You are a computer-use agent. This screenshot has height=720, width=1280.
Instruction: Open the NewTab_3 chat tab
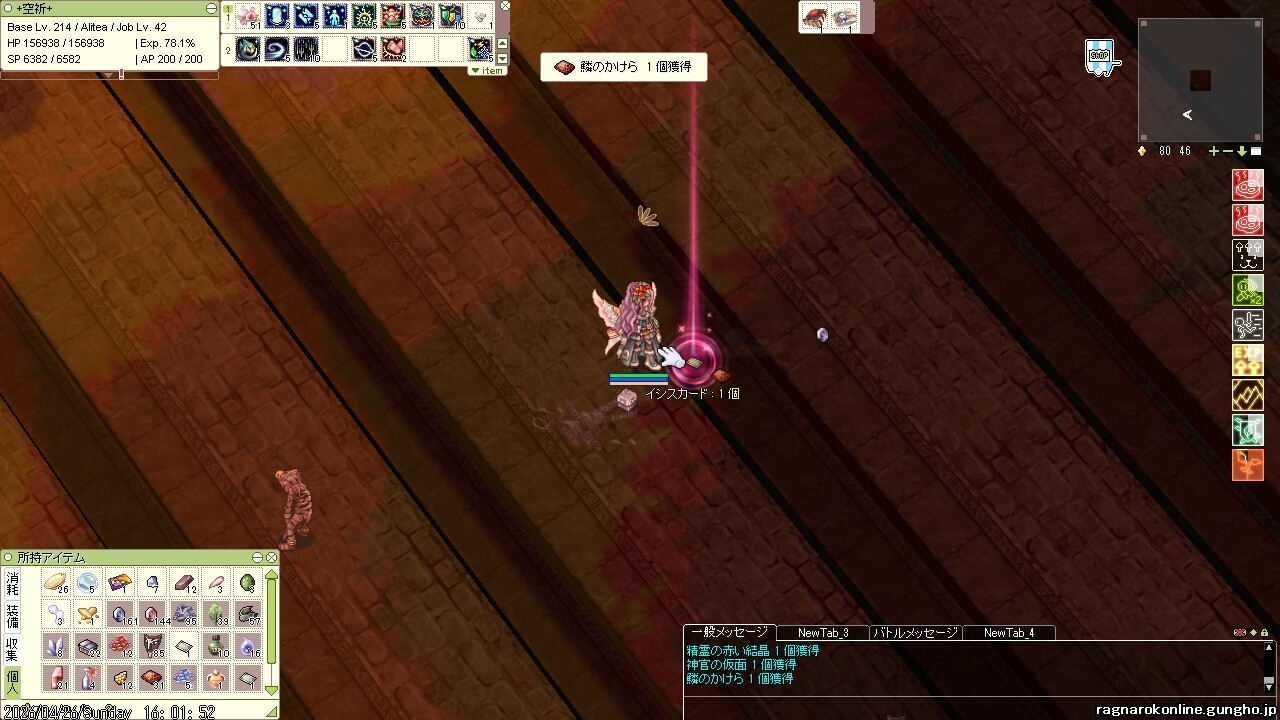(823, 633)
